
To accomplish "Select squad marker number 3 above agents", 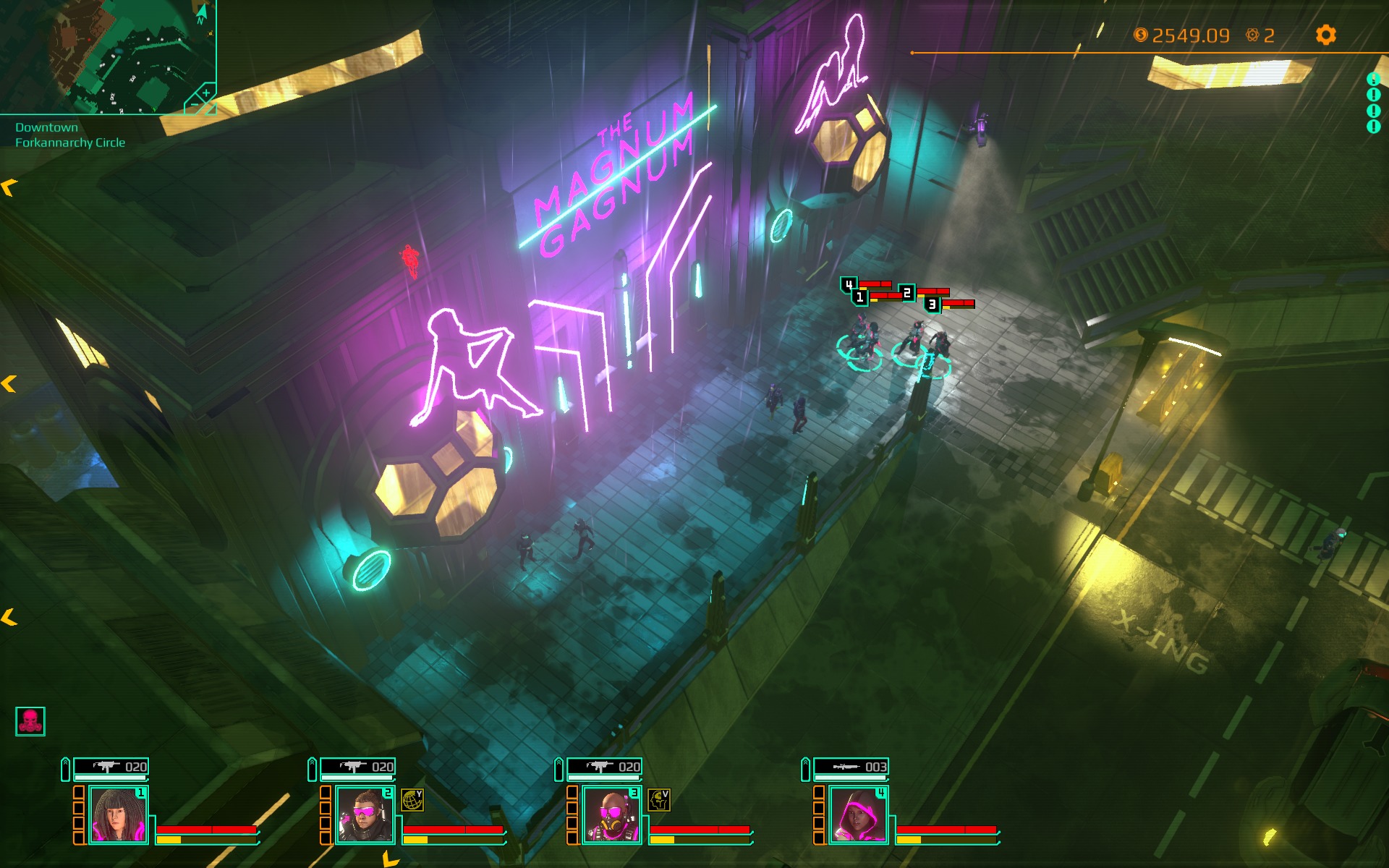I will pos(933,305).
